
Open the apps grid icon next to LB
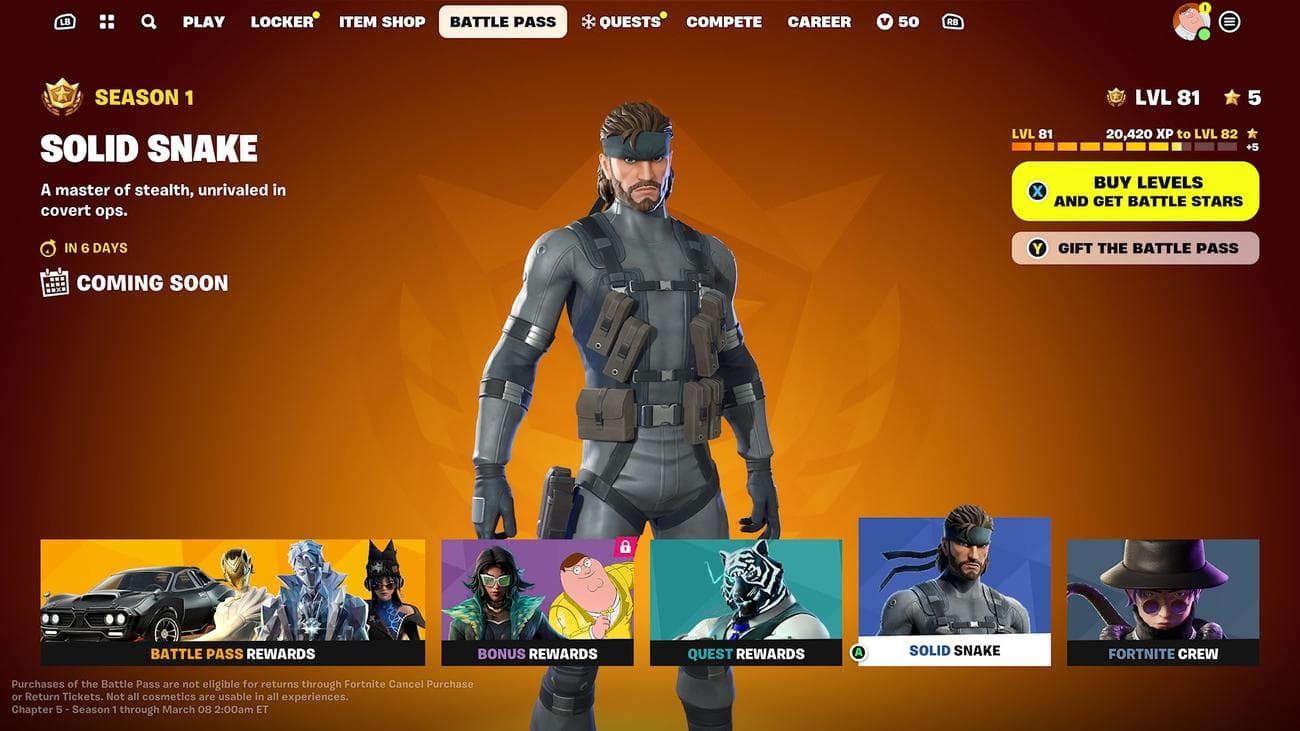tap(106, 21)
